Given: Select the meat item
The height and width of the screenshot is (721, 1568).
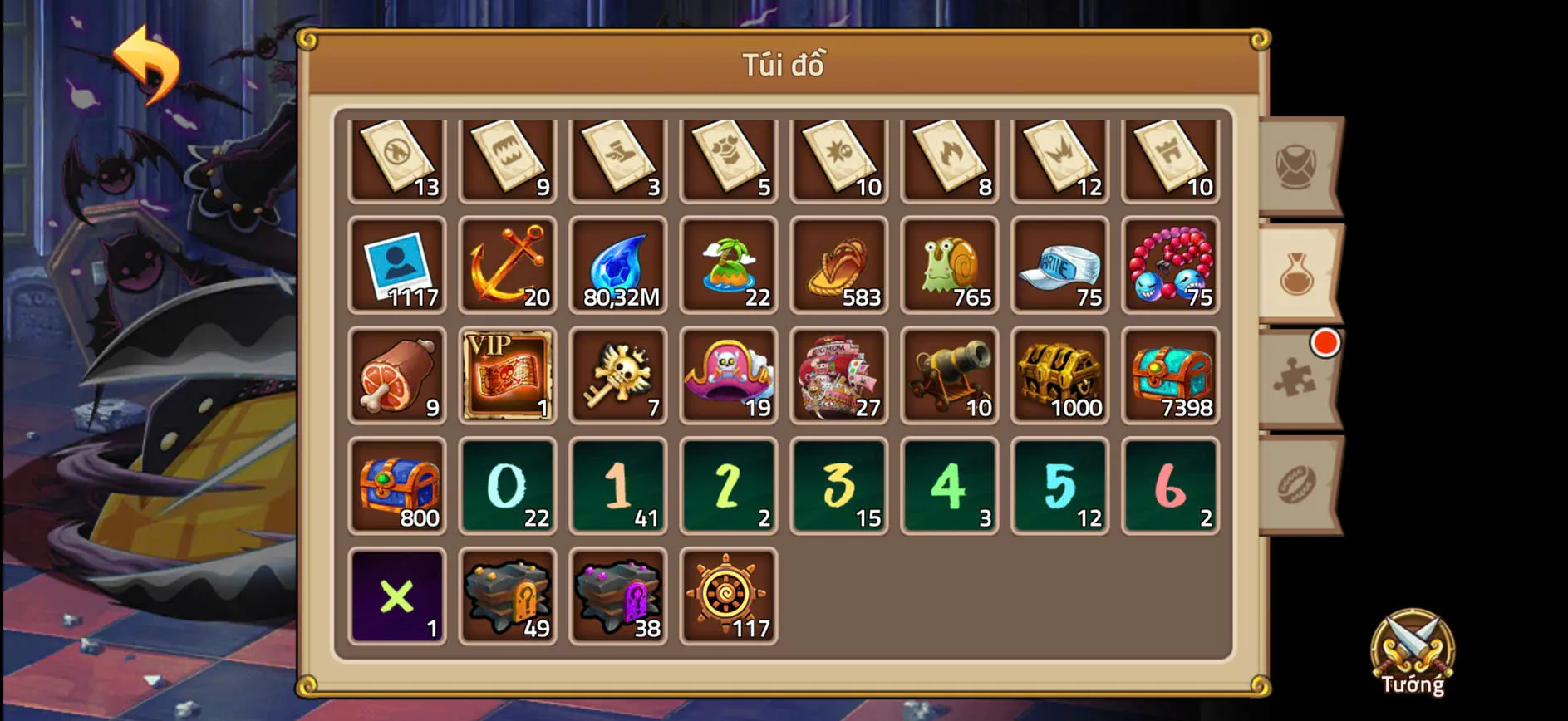Looking at the screenshot, I should 397,375.
